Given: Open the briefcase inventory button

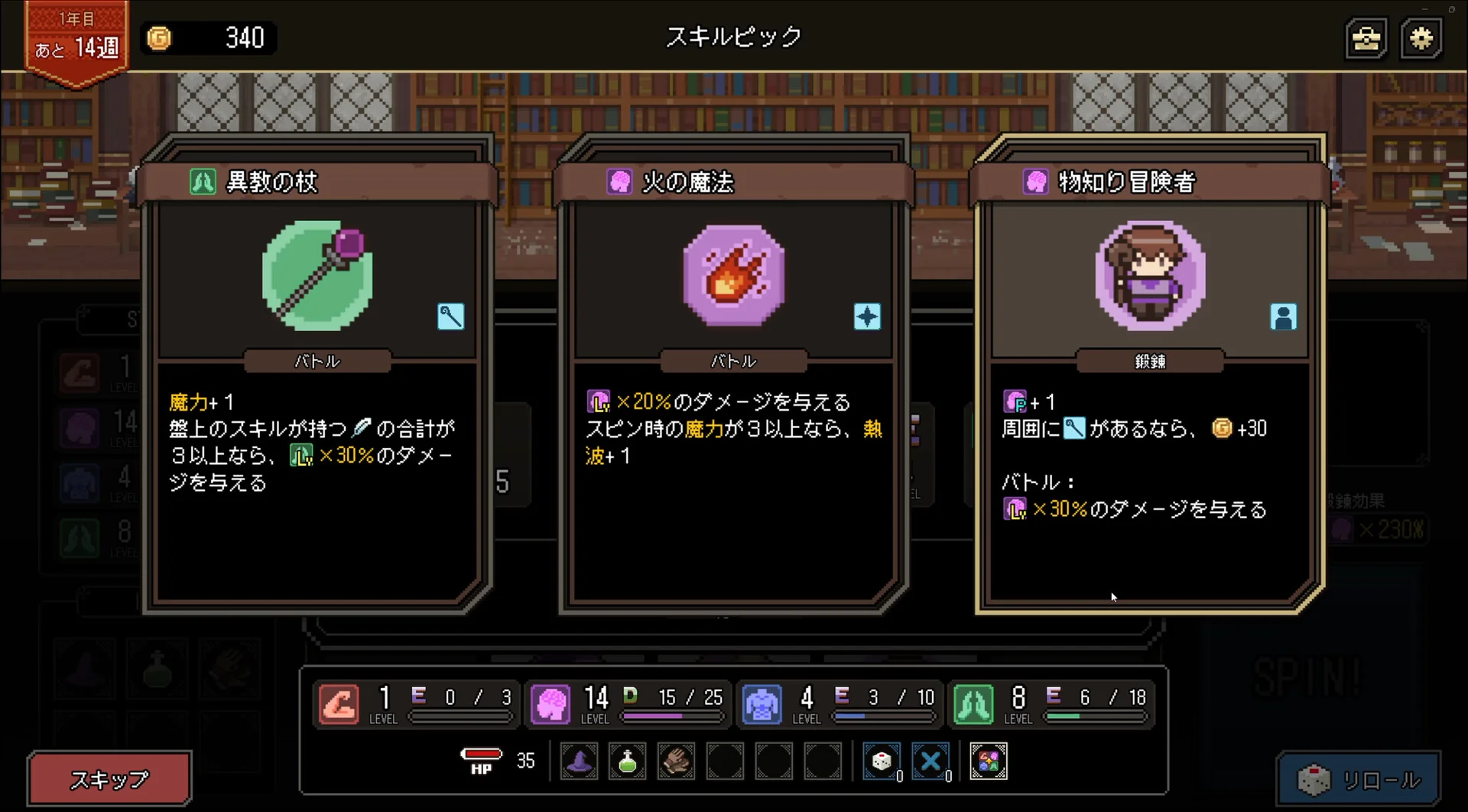Looking at the screenshot, I should coord(1366,38).
